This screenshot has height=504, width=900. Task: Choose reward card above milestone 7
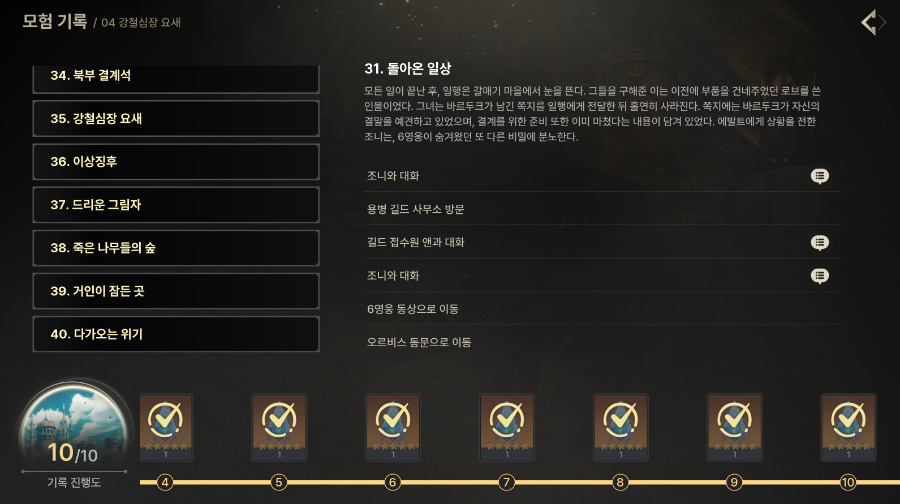point(507,427)
